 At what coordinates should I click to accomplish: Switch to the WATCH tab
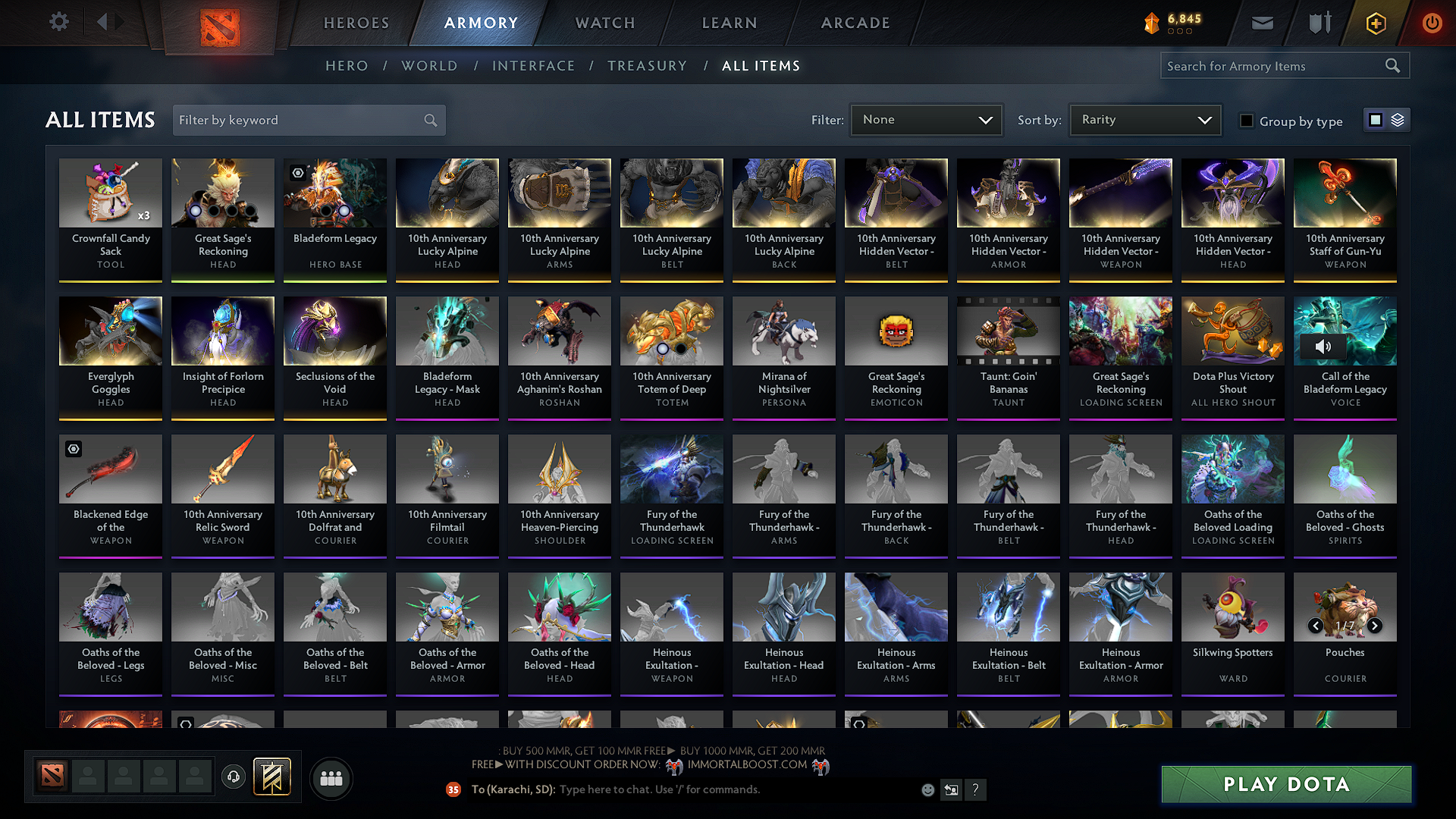(x=603, y=23)
